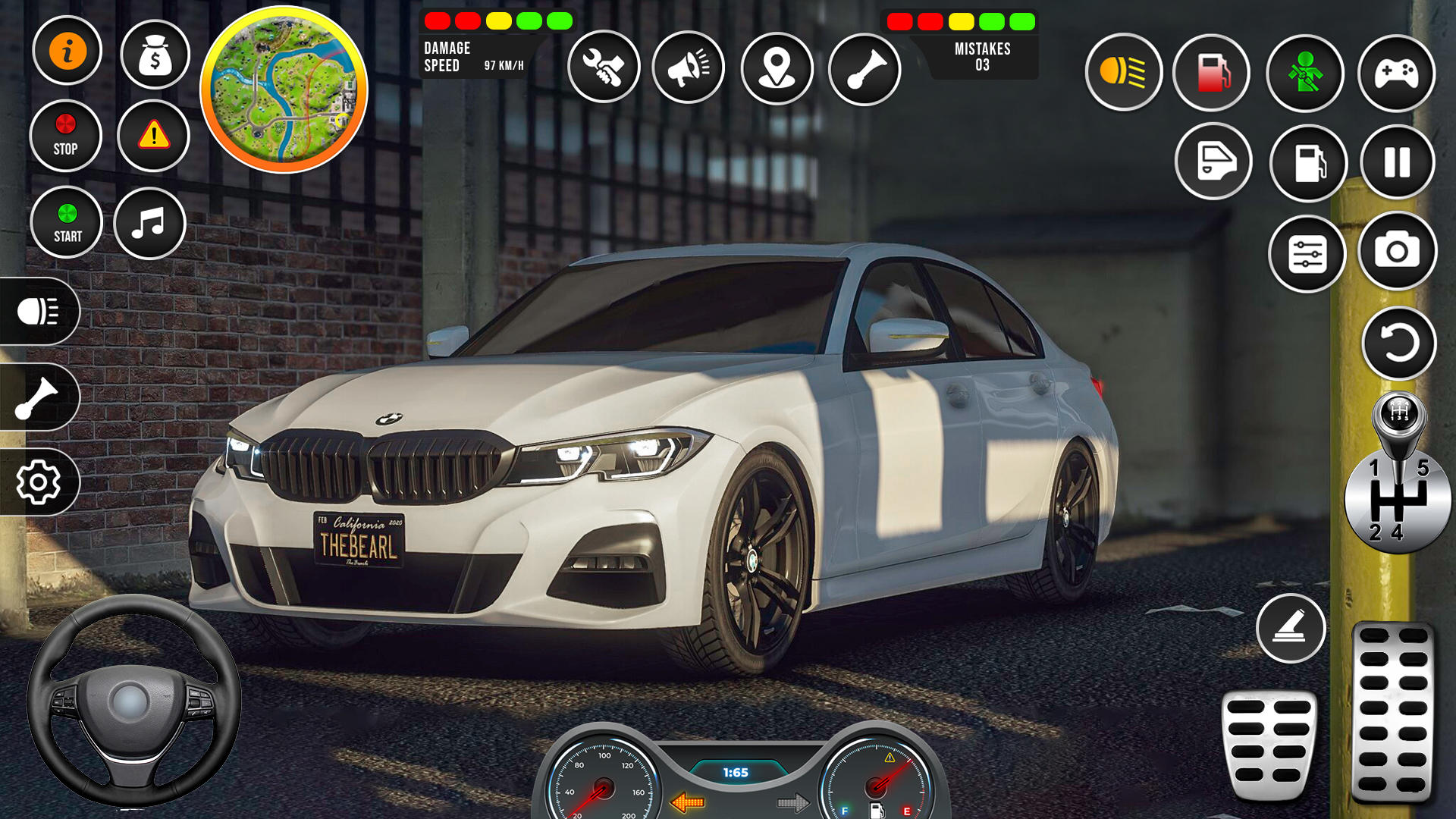Select the repair wrench tool
1456x819 pixels.
tap(603, 67)
